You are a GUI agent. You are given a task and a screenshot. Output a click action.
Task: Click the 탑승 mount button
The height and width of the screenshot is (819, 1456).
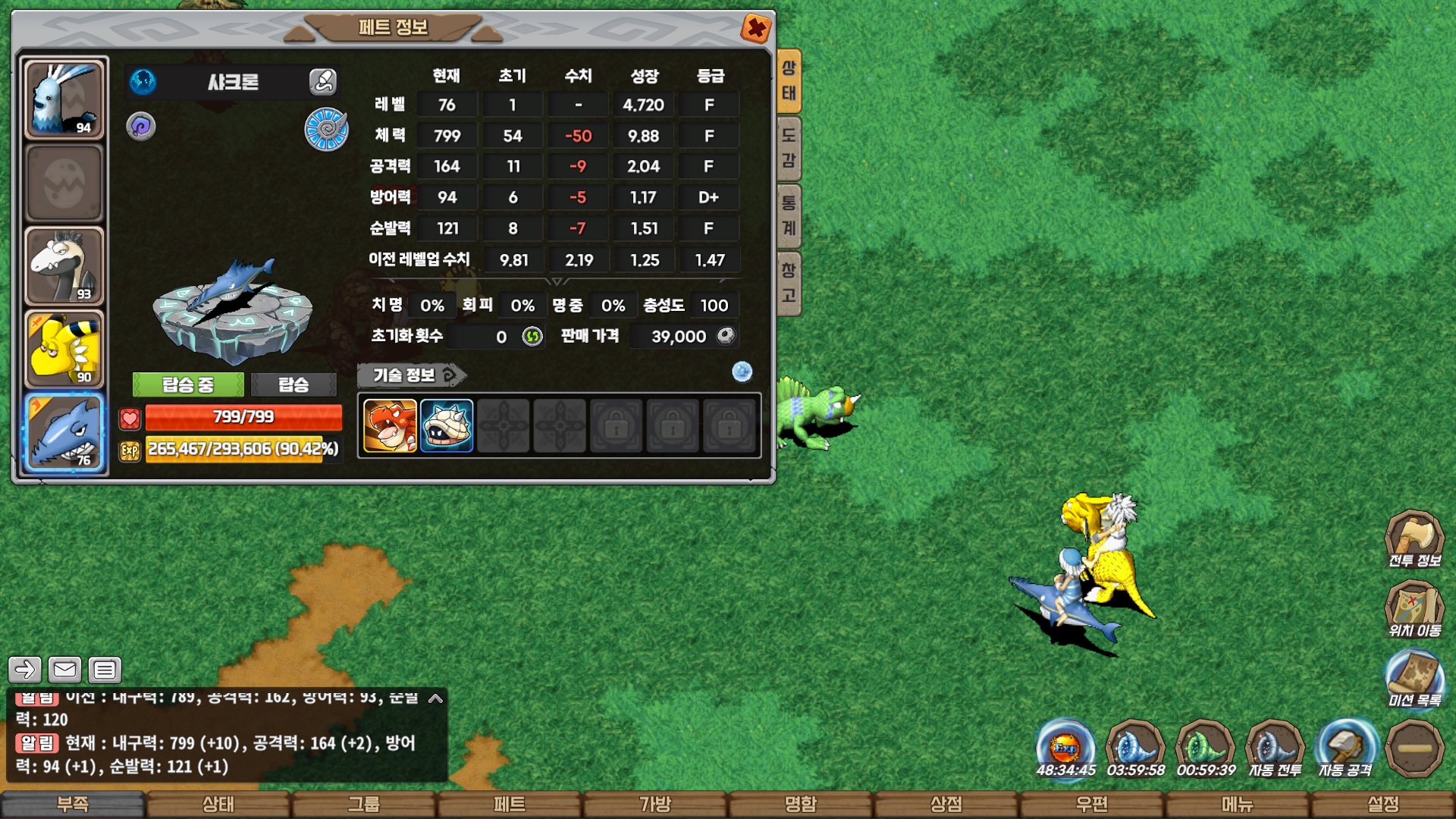point(293,384)
